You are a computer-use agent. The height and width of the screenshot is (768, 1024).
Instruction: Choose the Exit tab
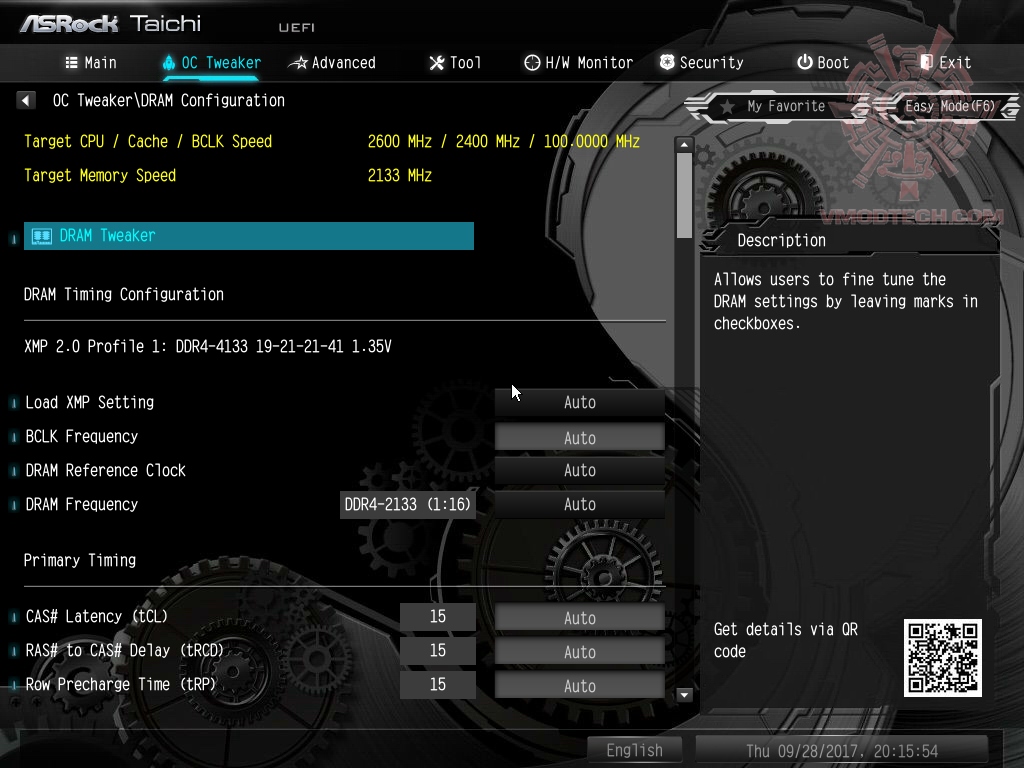(x=945, y=63)
